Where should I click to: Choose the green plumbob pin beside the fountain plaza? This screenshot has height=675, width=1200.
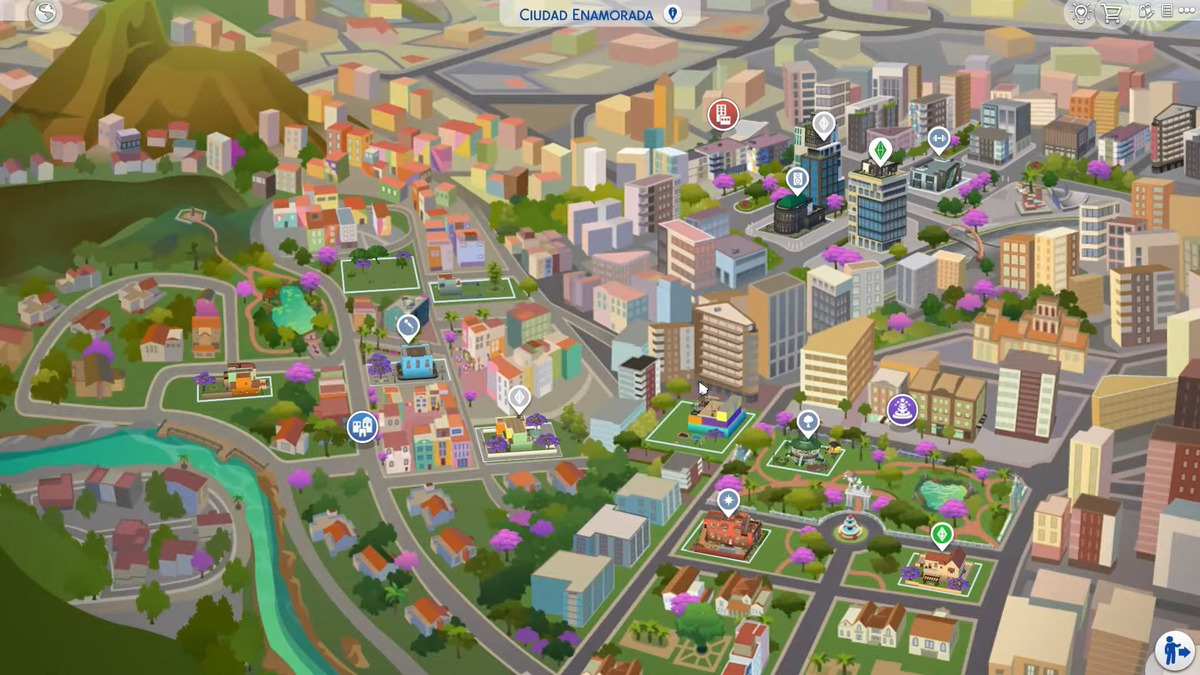[941, 534]
